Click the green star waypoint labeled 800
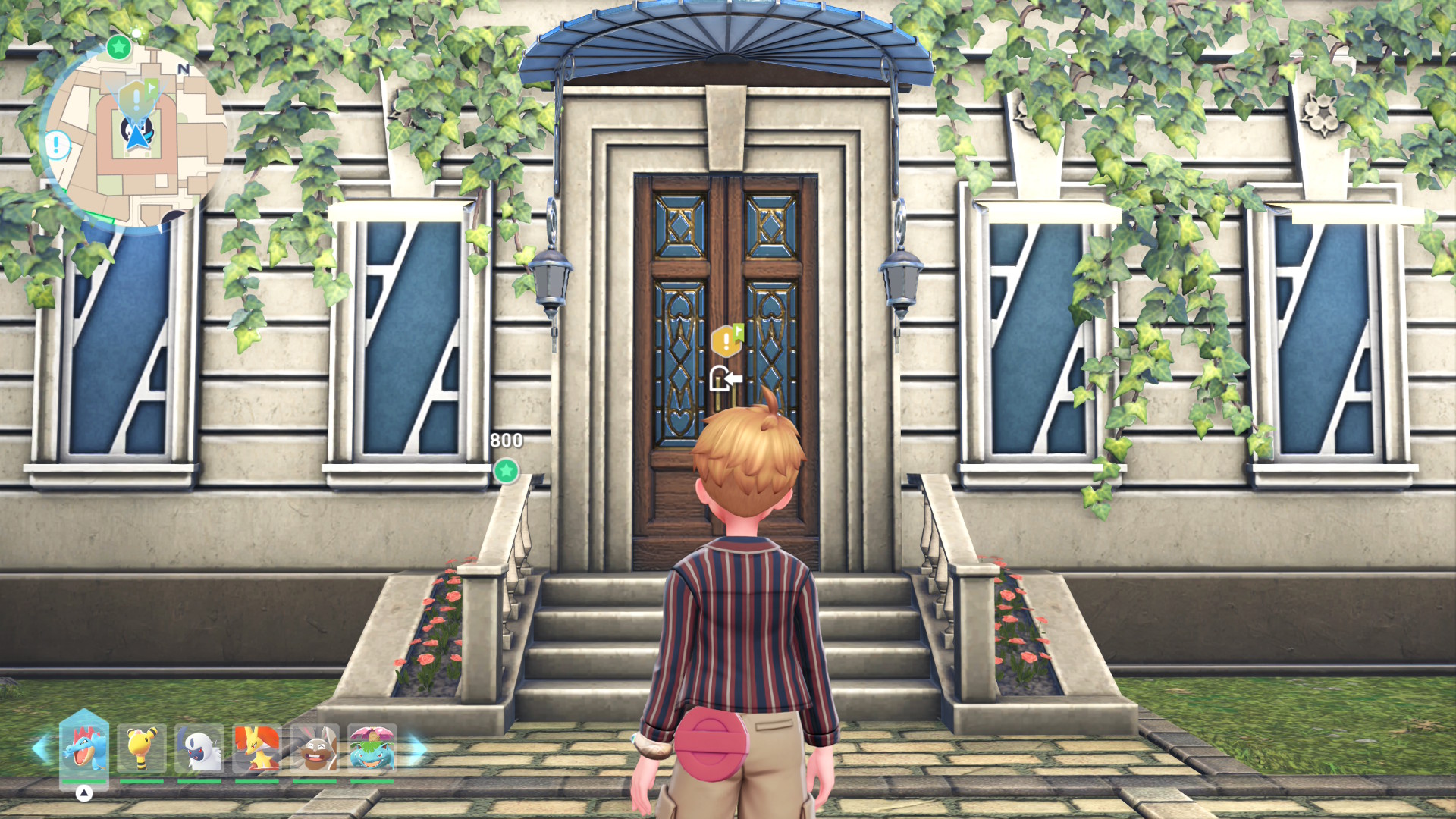The height and width of the screenshot is (819, 1456). pos(506,471)
